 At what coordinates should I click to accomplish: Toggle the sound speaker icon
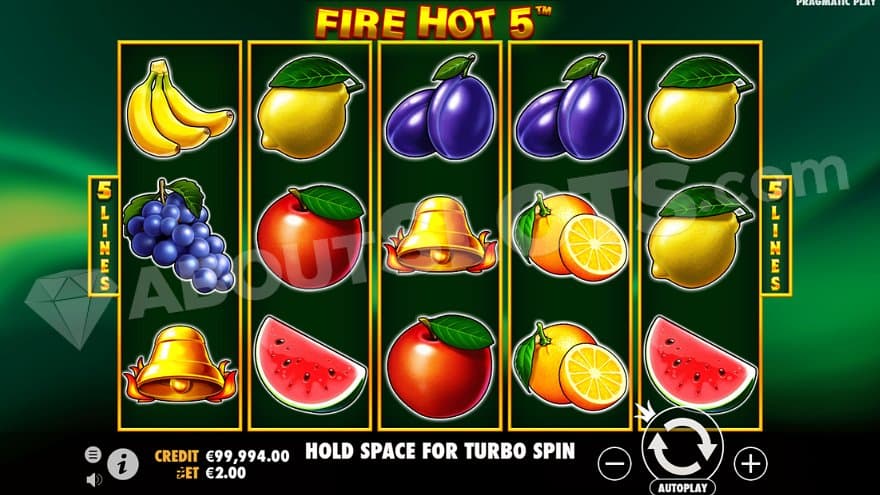[93, 479]
